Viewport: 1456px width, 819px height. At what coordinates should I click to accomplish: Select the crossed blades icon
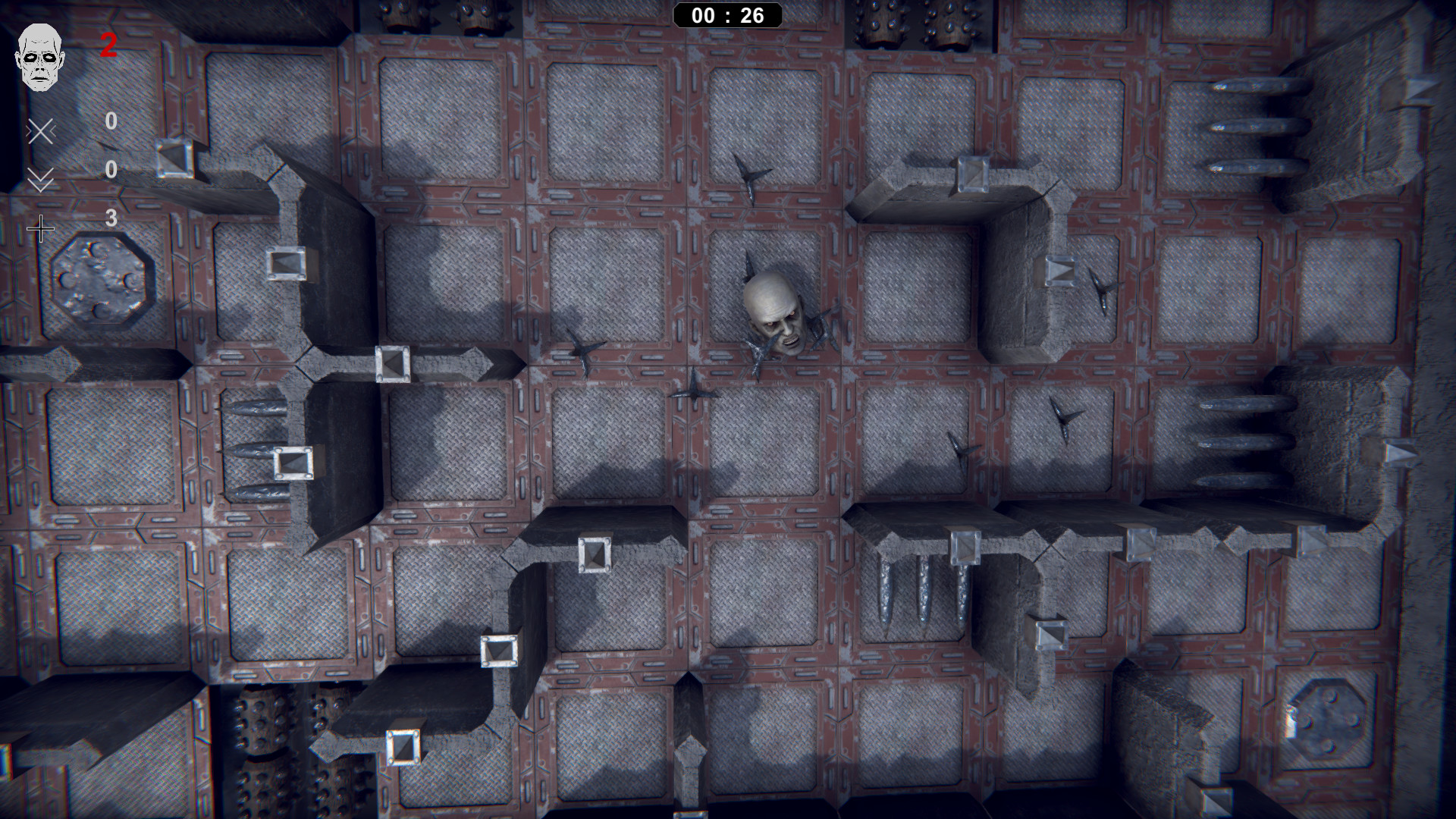[x=40, y=132]
